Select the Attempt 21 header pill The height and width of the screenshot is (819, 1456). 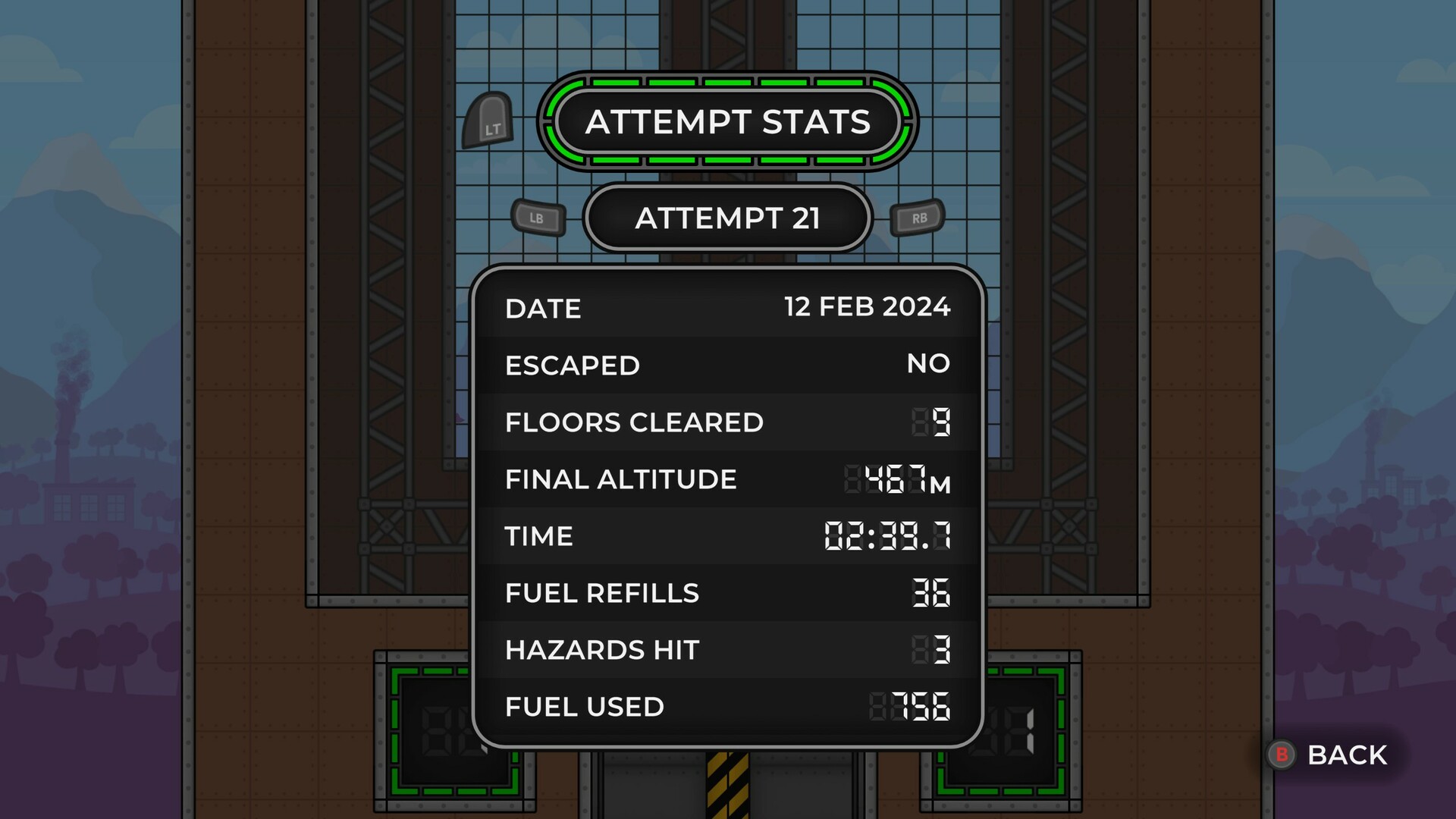pos(727,218)
